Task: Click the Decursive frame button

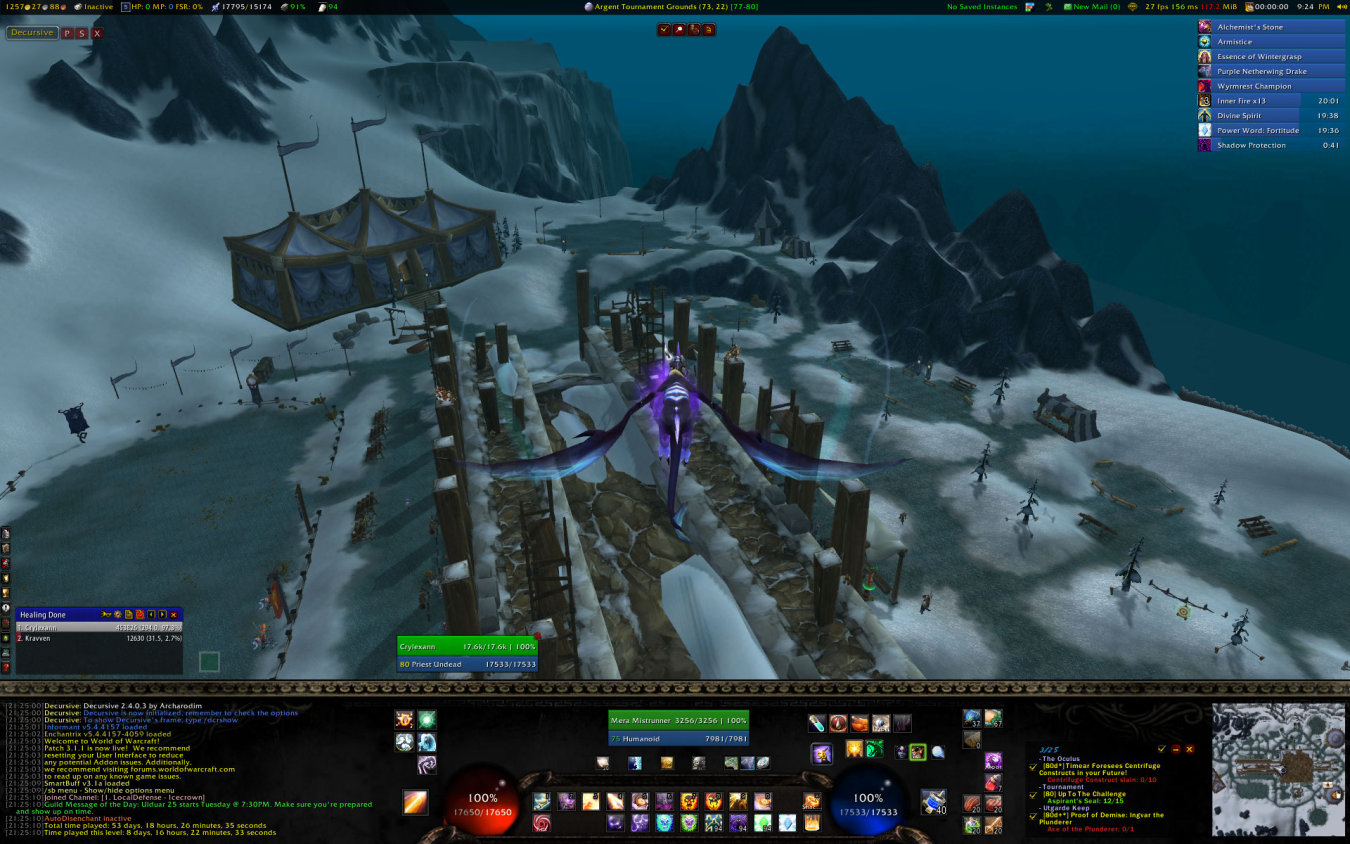Action: [32, 33]
